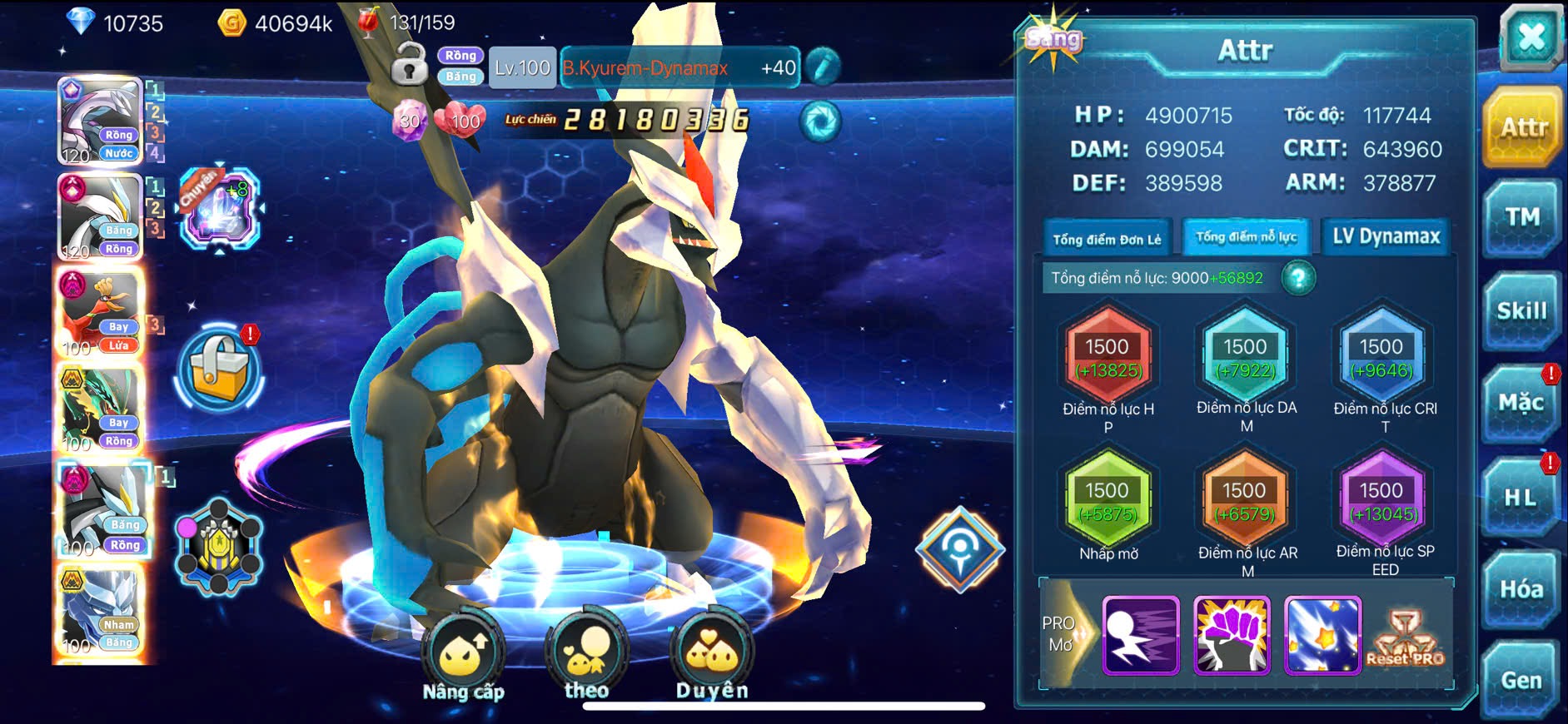Open the Nâng cấp upgrade button
1568x724 pixels.
[x=463, y=657]
